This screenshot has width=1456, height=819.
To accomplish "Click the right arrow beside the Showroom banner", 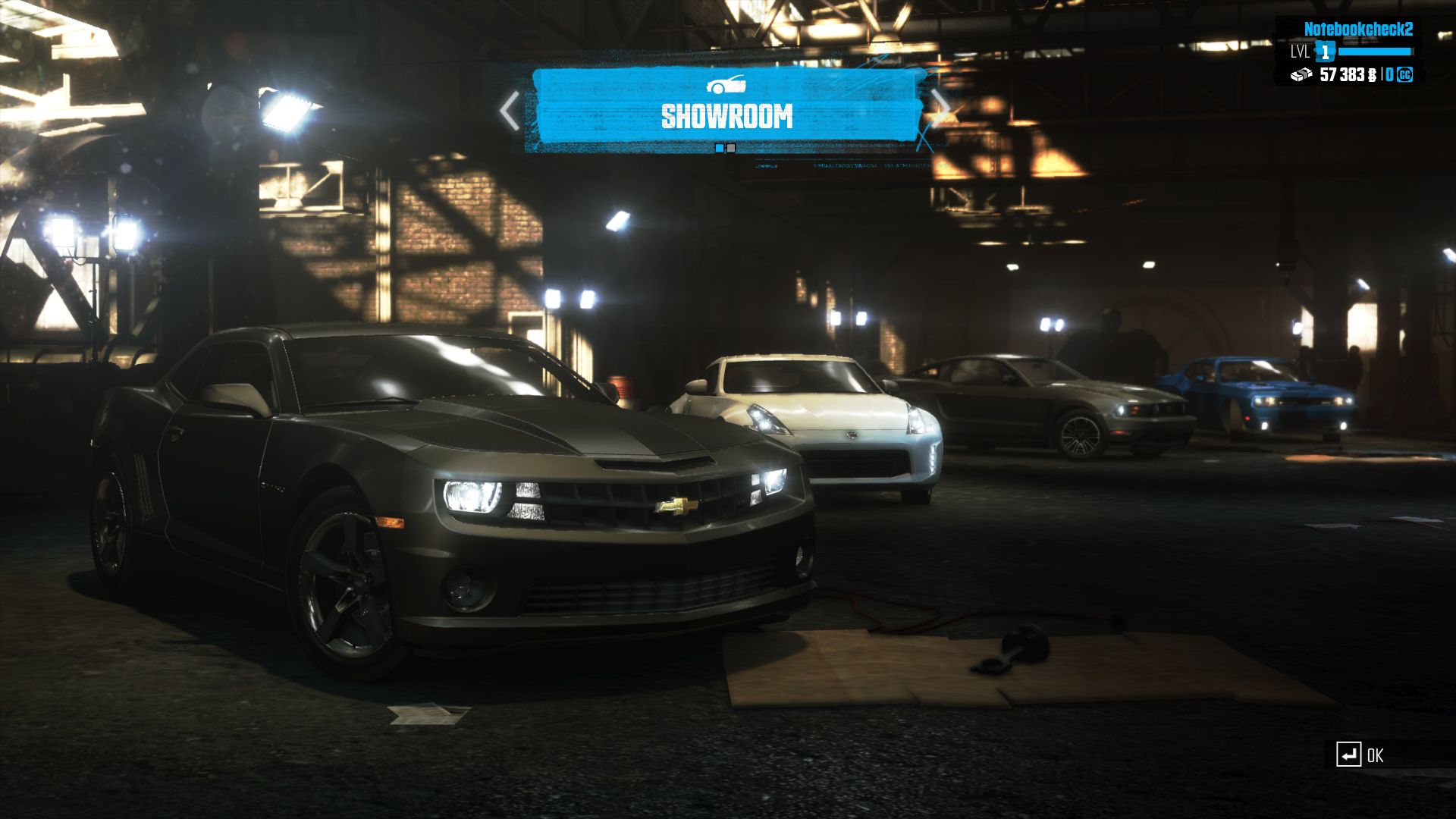I will 940,108.
